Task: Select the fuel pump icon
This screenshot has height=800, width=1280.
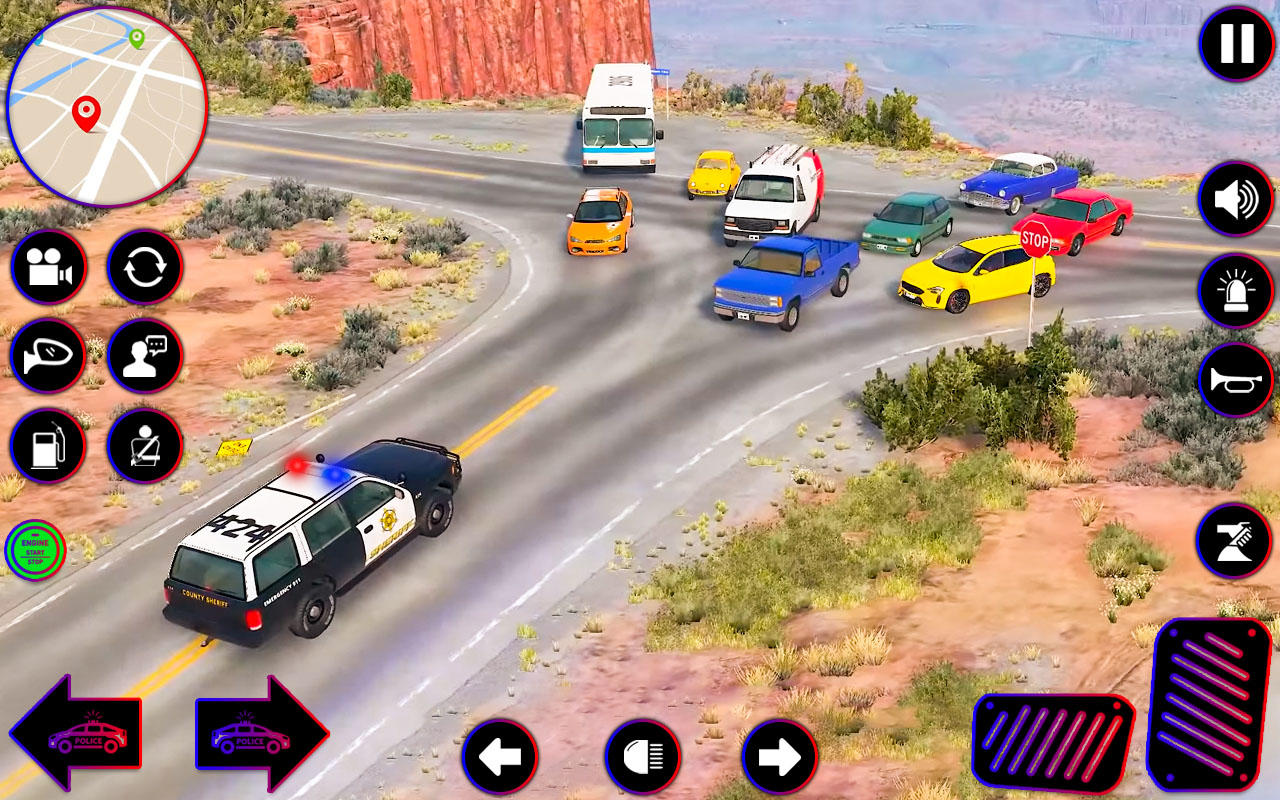Action: (47, 446)
